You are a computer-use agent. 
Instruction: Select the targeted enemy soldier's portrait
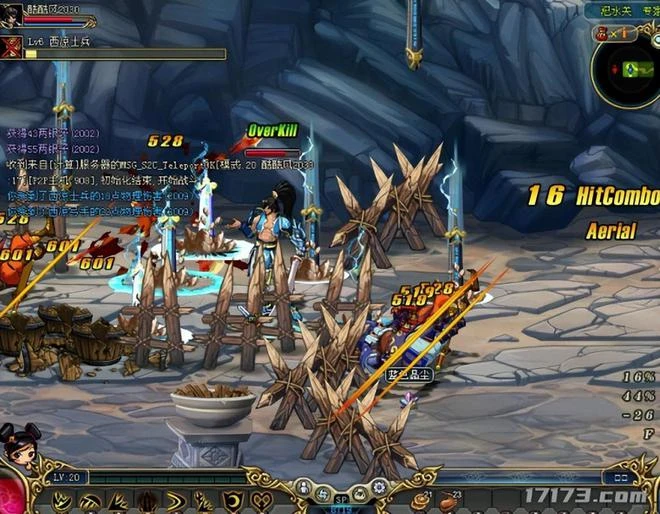tap(11, 47)
